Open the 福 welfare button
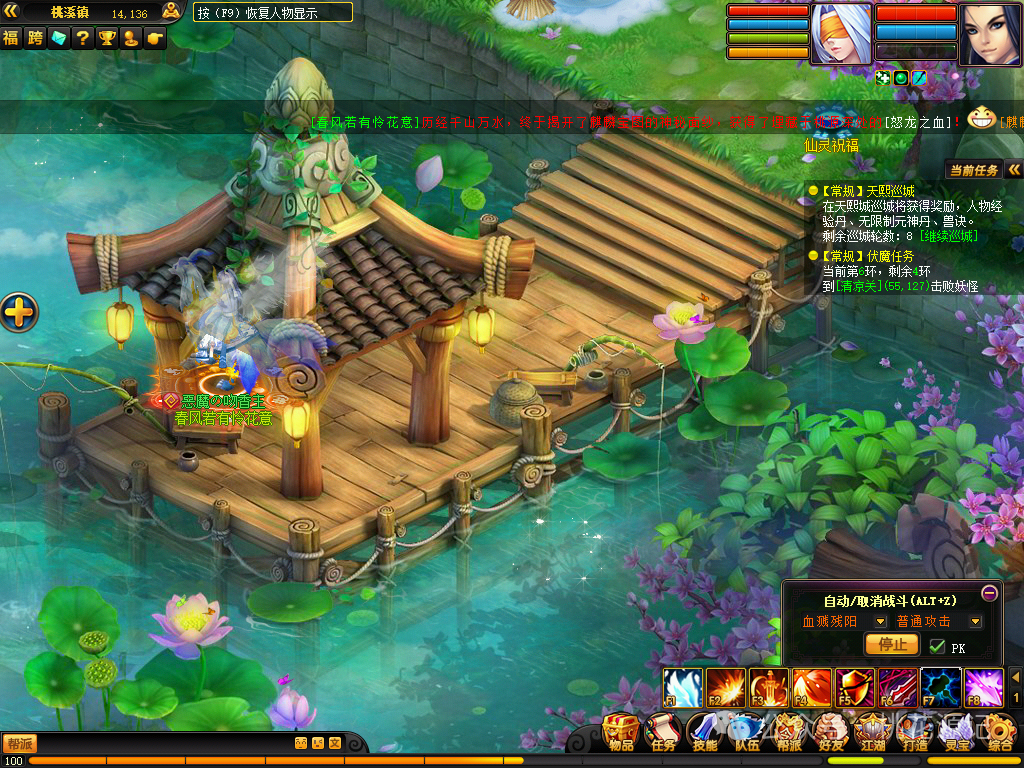The image size is (1024, 768). point(11,38)
